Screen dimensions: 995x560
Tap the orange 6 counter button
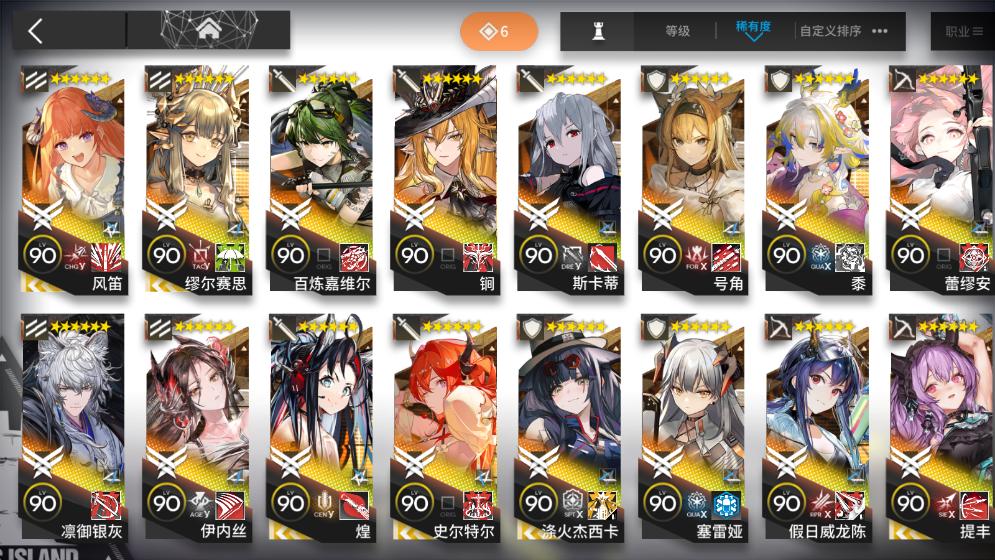click(x=498, y=32)
